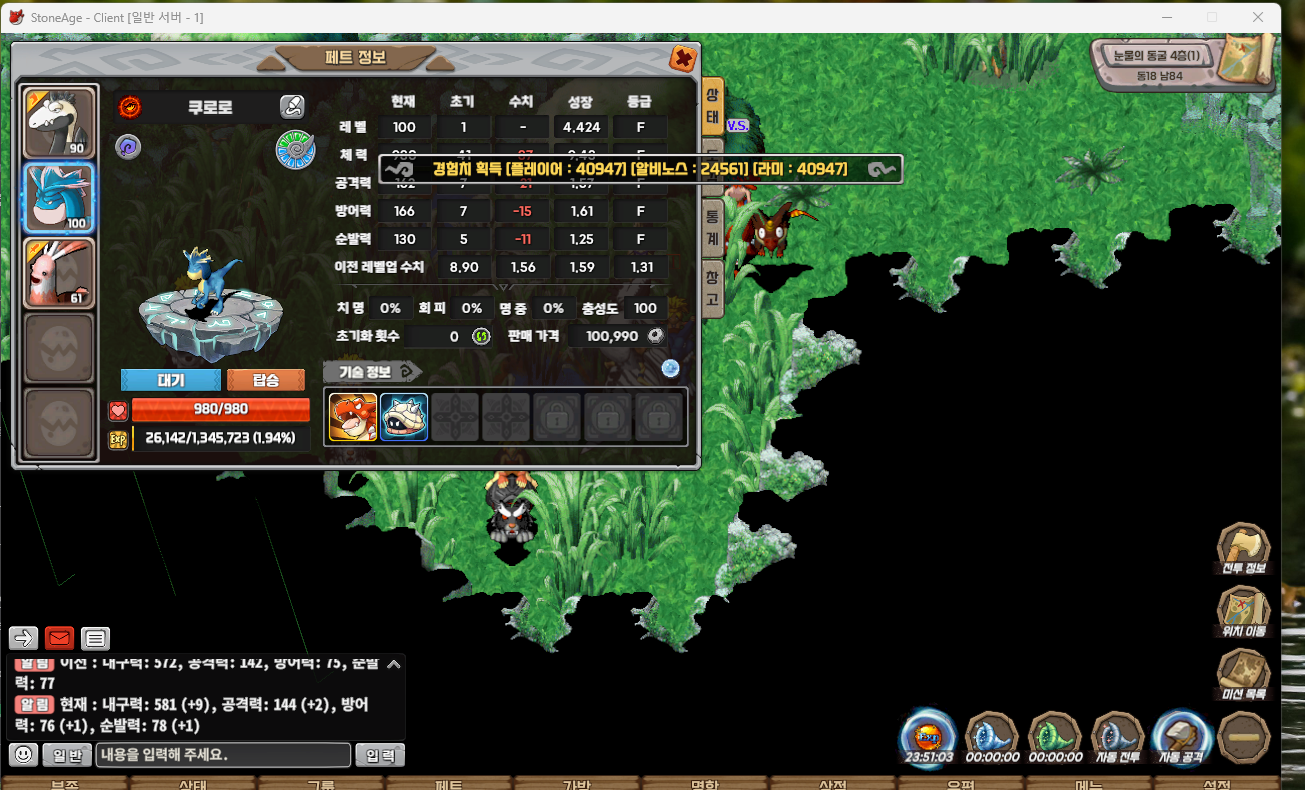Toggle auto attack (자동 공격)

1182,738
